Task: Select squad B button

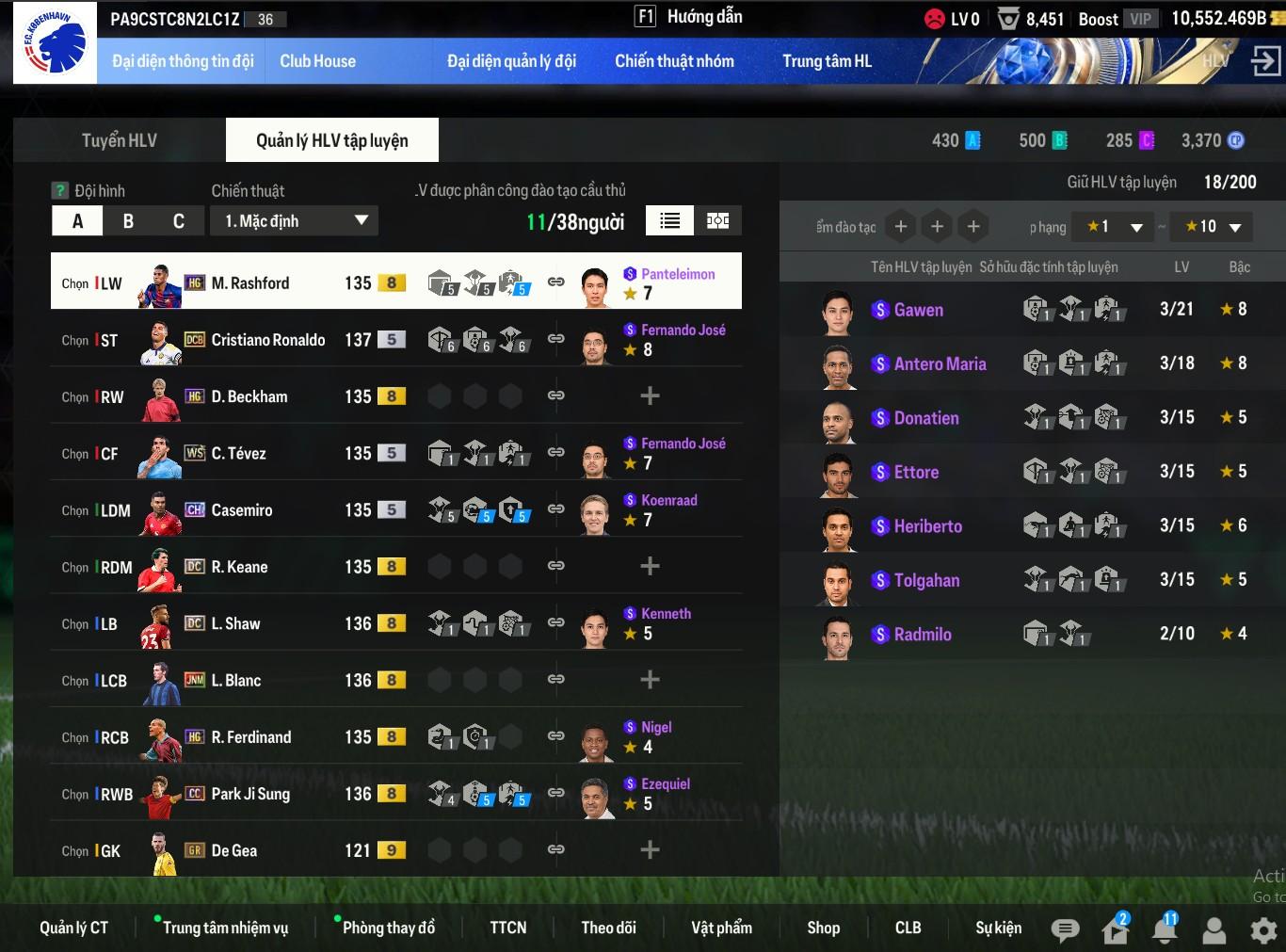Action: 128,221
